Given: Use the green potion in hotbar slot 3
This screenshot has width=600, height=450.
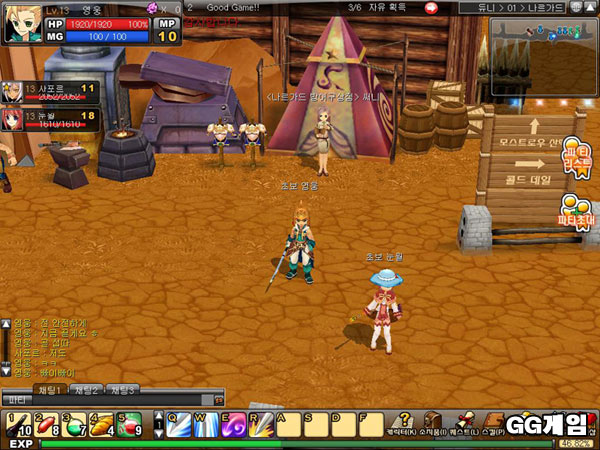Looking at the screenshot, I should coord(73,424).
